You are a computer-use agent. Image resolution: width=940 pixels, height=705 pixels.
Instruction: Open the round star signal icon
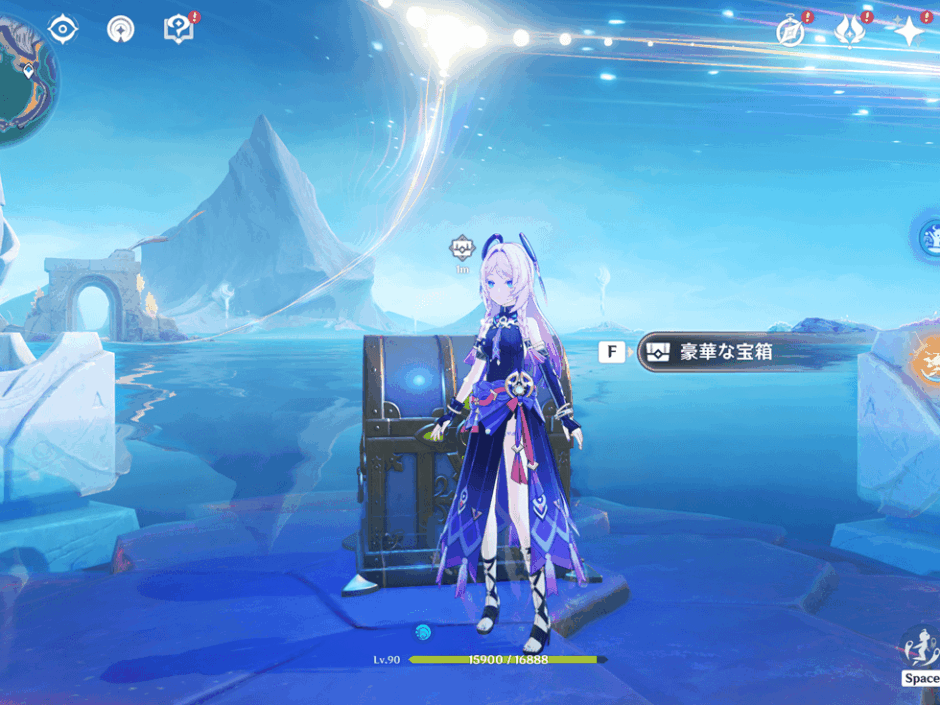click(121, 29)
